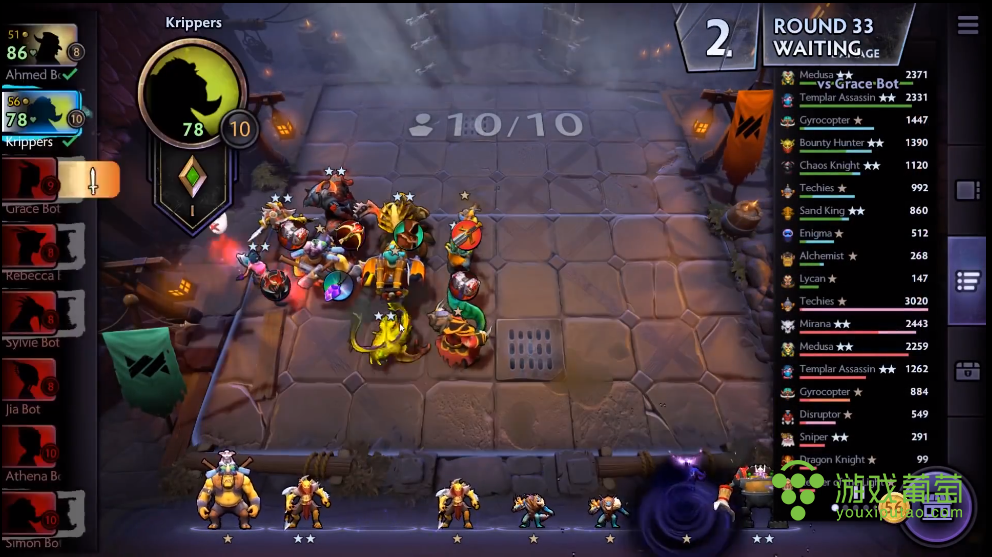Screen dimensions: 992x557
Task: Switch to the damage list tab
Action: (967, 281)
